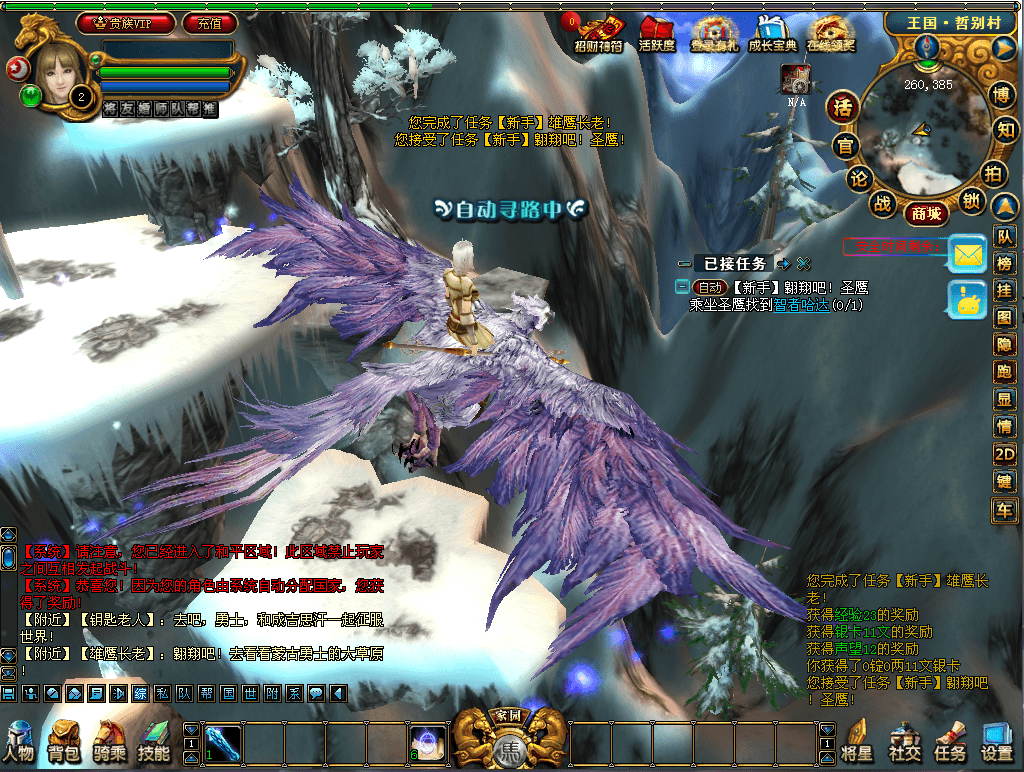Open the 背包 backpack inventory
1024x772 pixels.
pyautogui.click(x=64, y=741)
